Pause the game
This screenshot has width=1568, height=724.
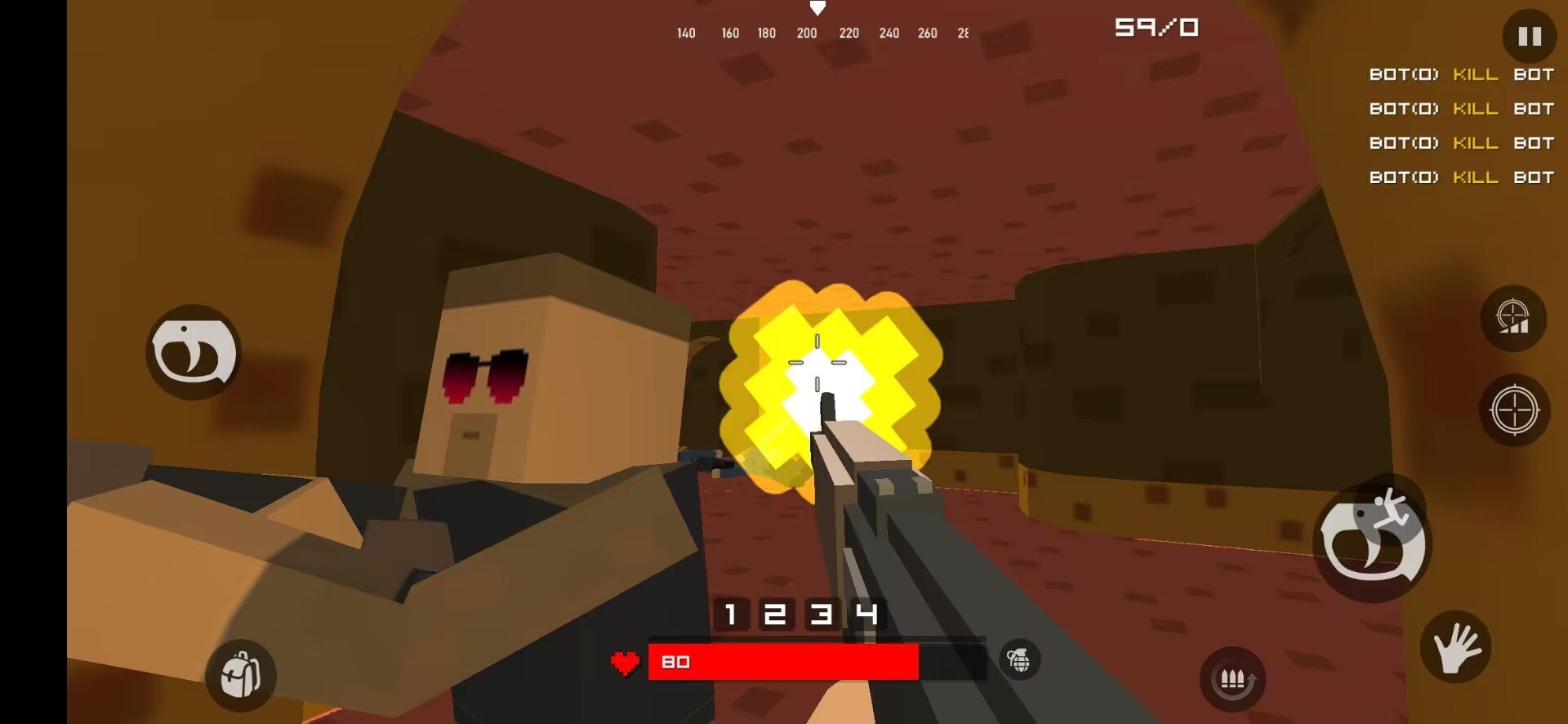[x=1529, y=36]
